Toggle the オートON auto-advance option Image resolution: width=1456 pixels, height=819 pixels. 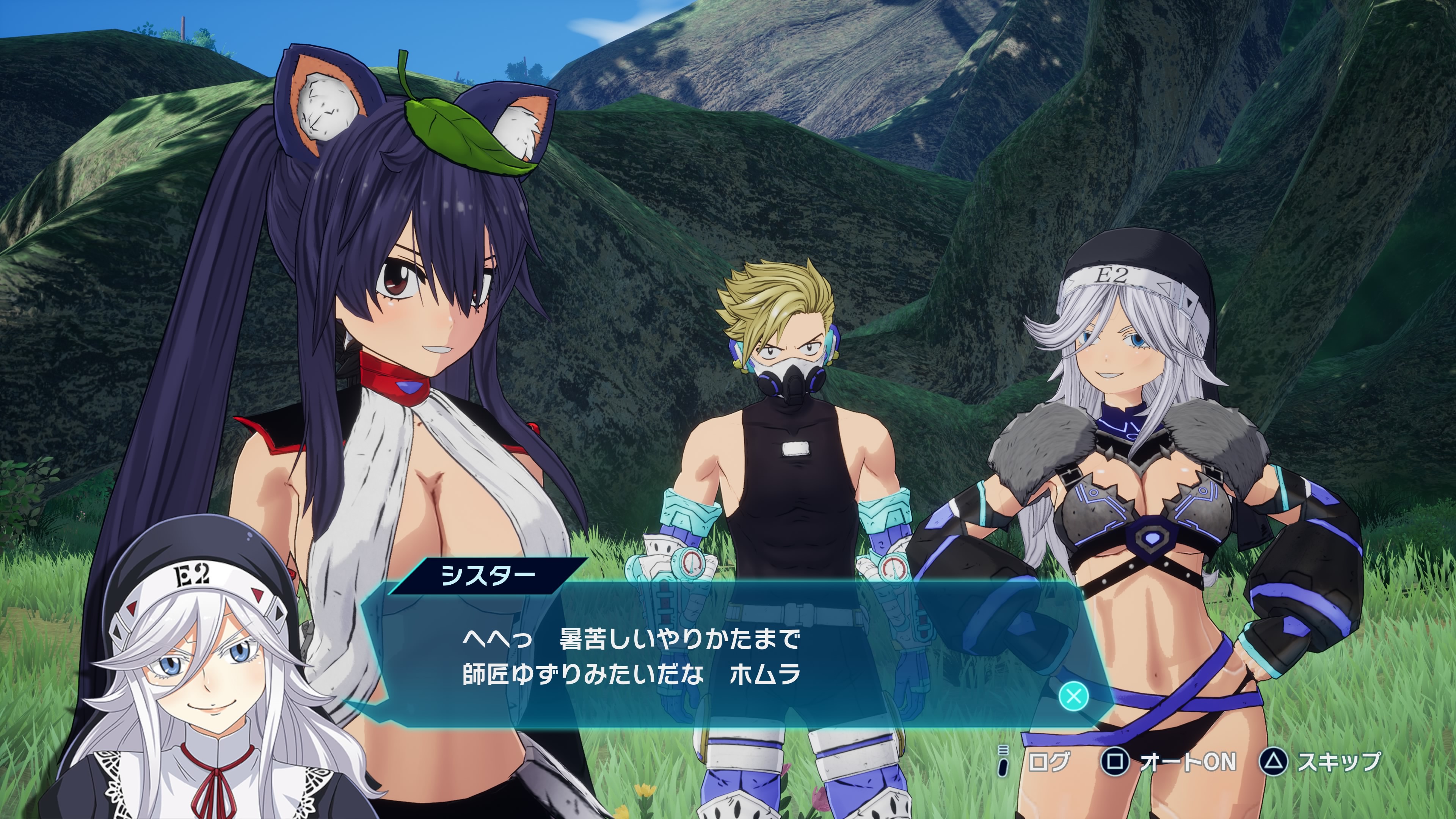[1169, 761]
